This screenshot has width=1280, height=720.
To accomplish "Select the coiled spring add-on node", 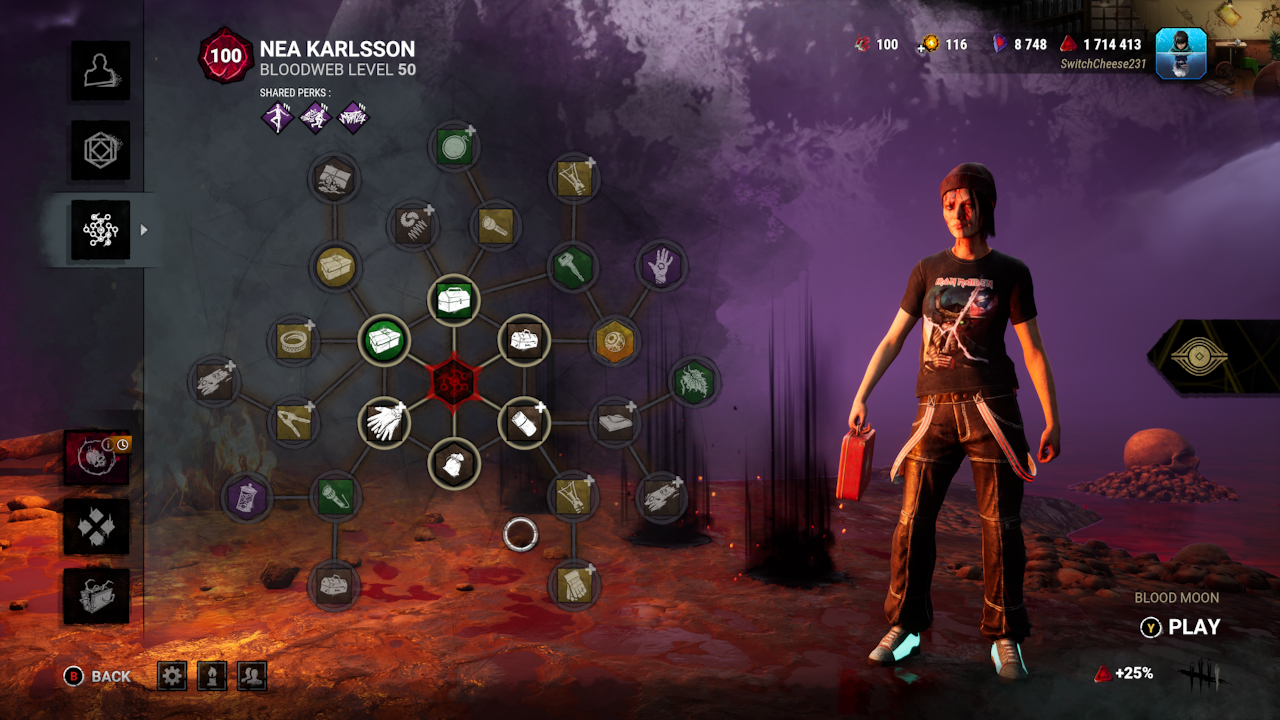I will [x=412, y=225].
